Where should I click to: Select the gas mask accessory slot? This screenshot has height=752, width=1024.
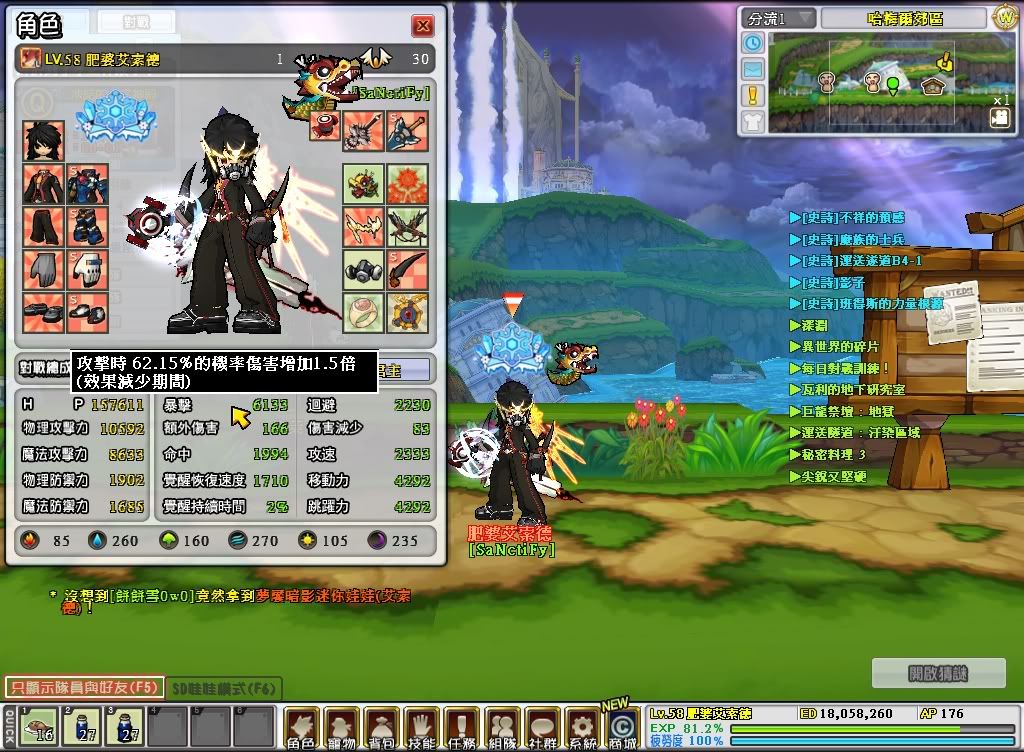pyautogui.click(x=363, y=269)
